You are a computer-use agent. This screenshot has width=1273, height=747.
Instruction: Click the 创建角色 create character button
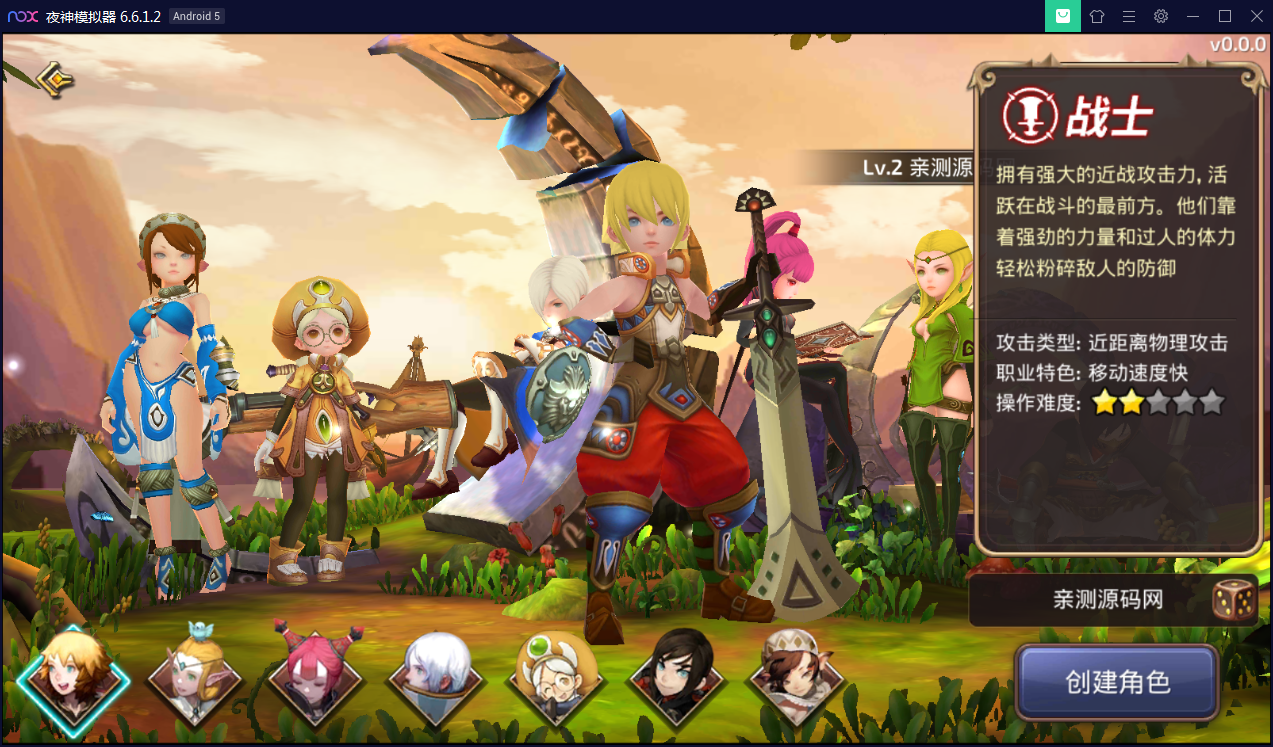point(1117,682)
